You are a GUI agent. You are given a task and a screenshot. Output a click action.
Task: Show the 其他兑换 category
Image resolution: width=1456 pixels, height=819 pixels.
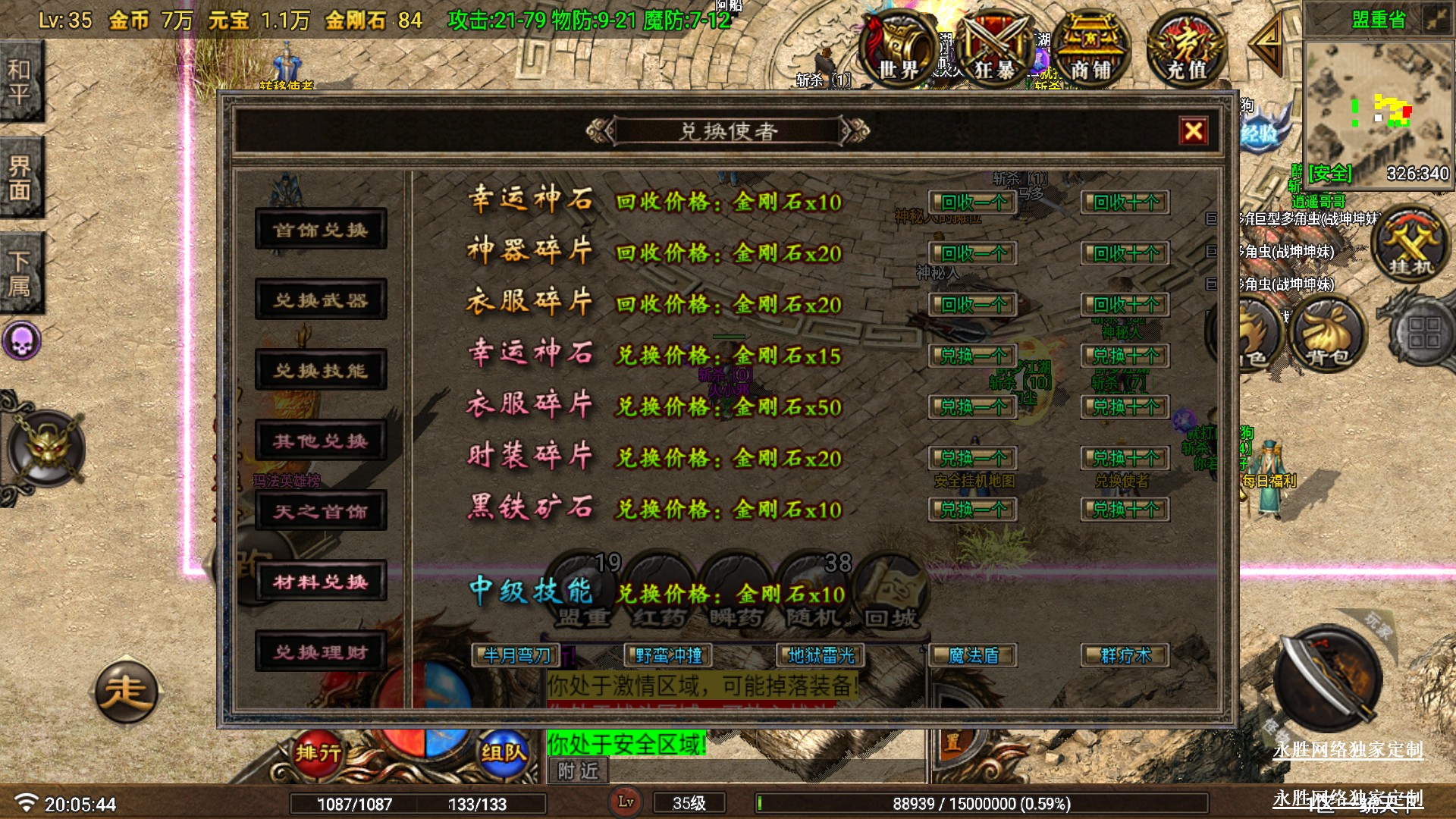pyautogui.click(x=321, y=441)
